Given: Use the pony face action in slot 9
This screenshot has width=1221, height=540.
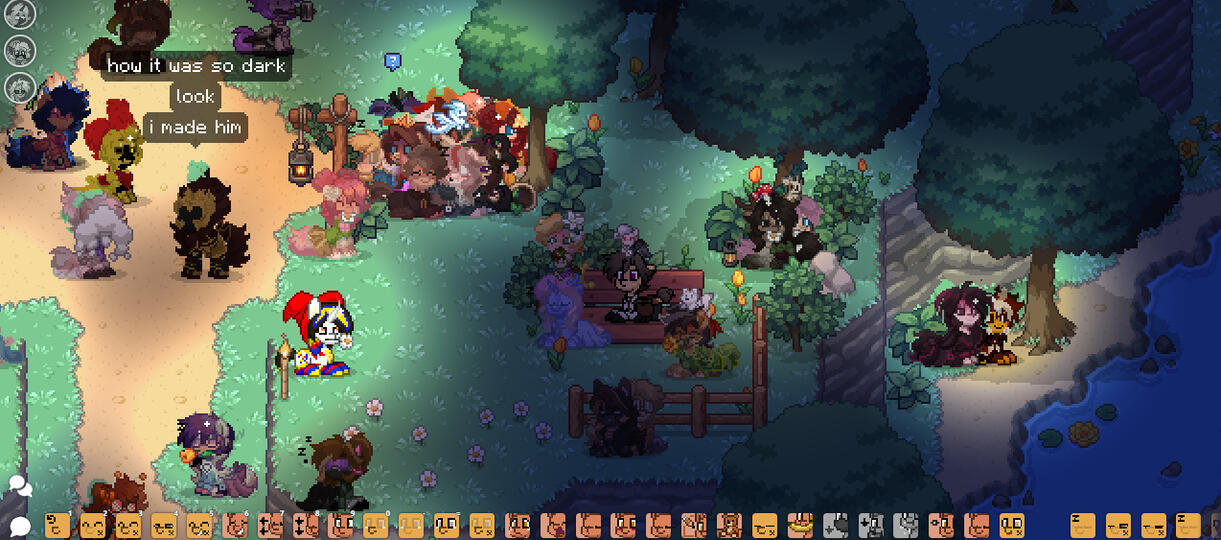Looking at the screenshot, I should click(342, 525).
